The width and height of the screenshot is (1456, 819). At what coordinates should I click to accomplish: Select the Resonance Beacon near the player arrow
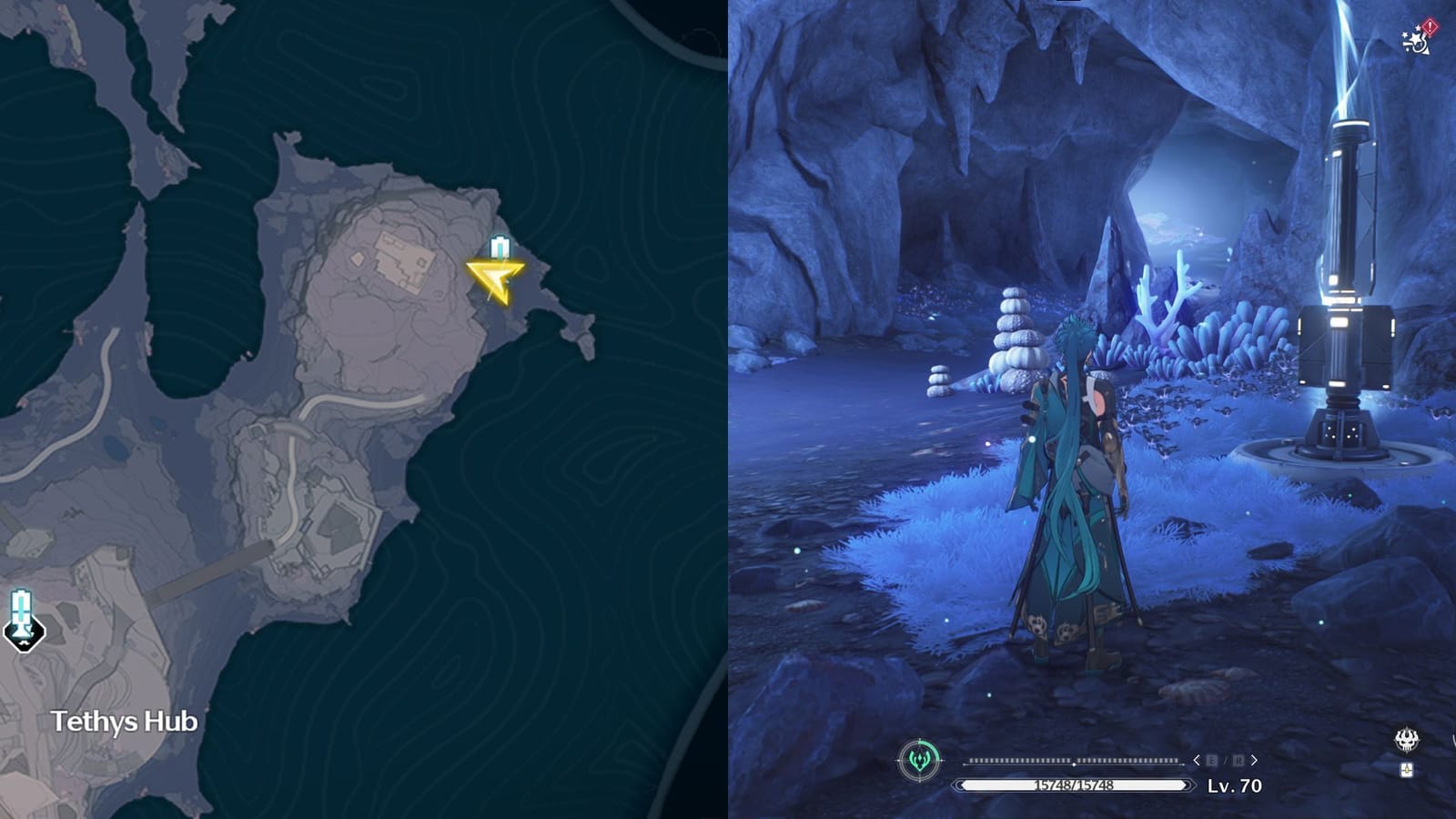point(498,247)
